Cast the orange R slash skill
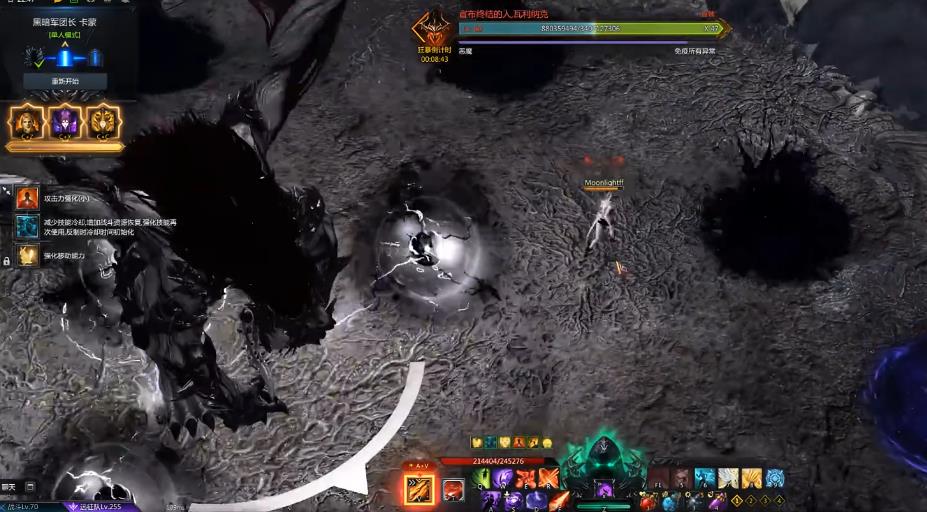Viewport: 927px width, 512px height. (546, 478)
